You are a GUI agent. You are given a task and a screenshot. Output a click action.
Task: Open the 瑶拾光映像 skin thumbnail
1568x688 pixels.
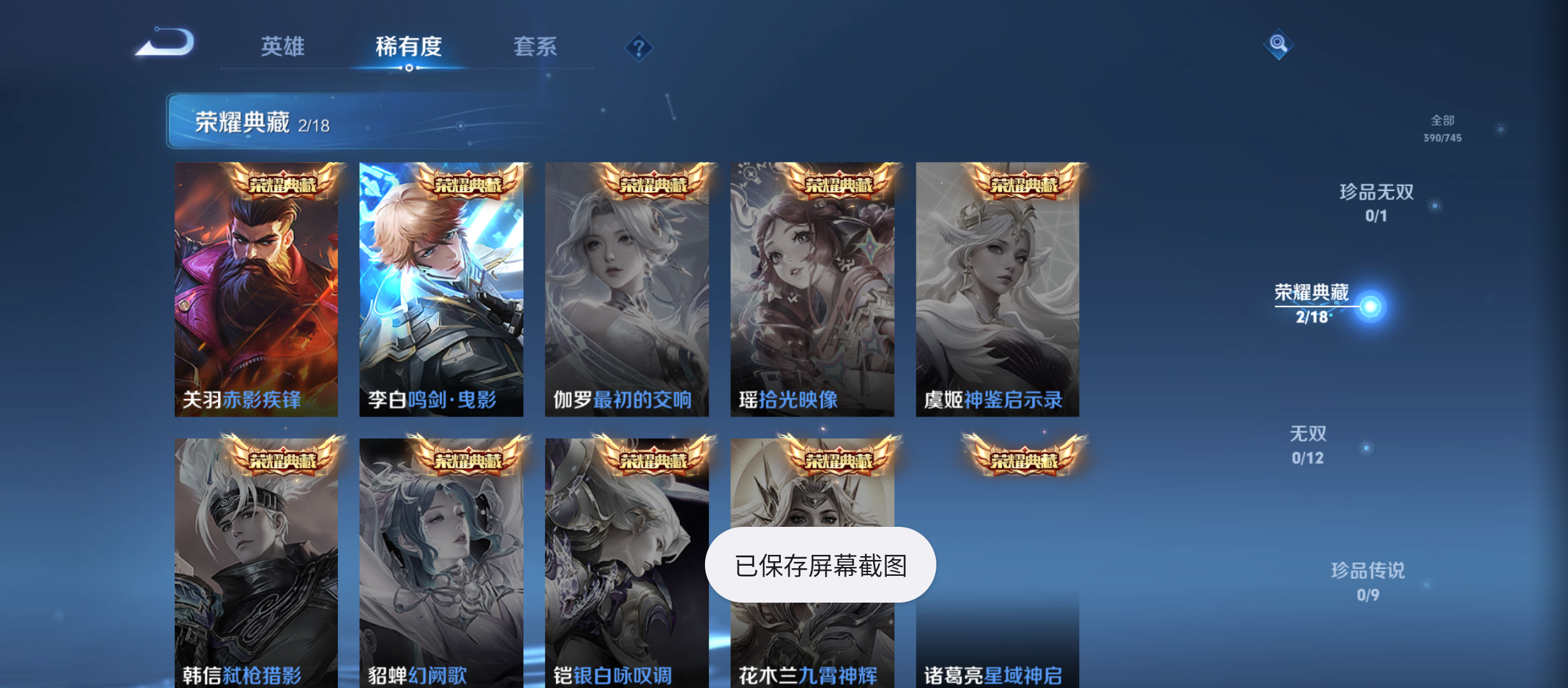[x=812, y=287]
